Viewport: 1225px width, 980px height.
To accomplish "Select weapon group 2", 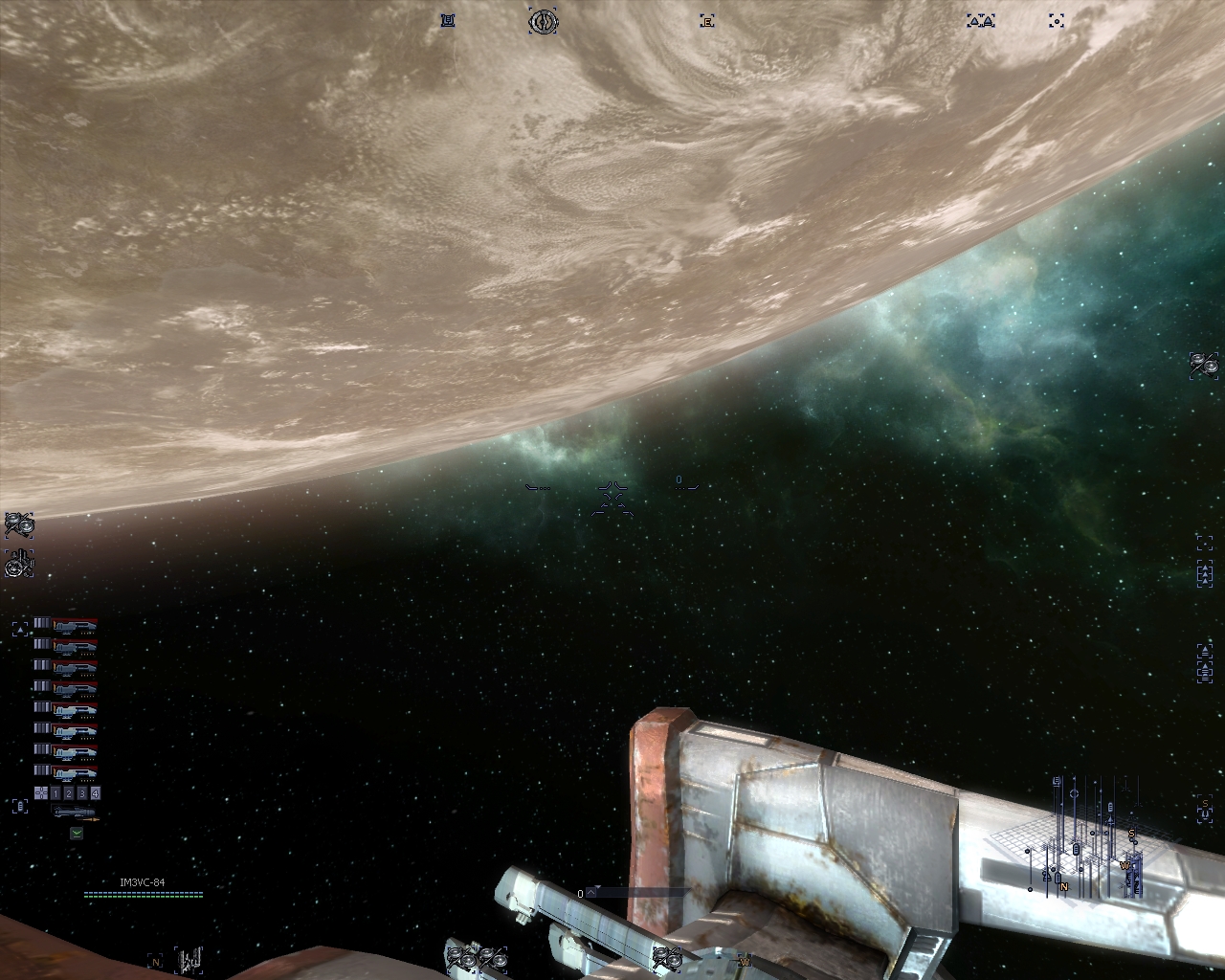I will coord(69,793).
